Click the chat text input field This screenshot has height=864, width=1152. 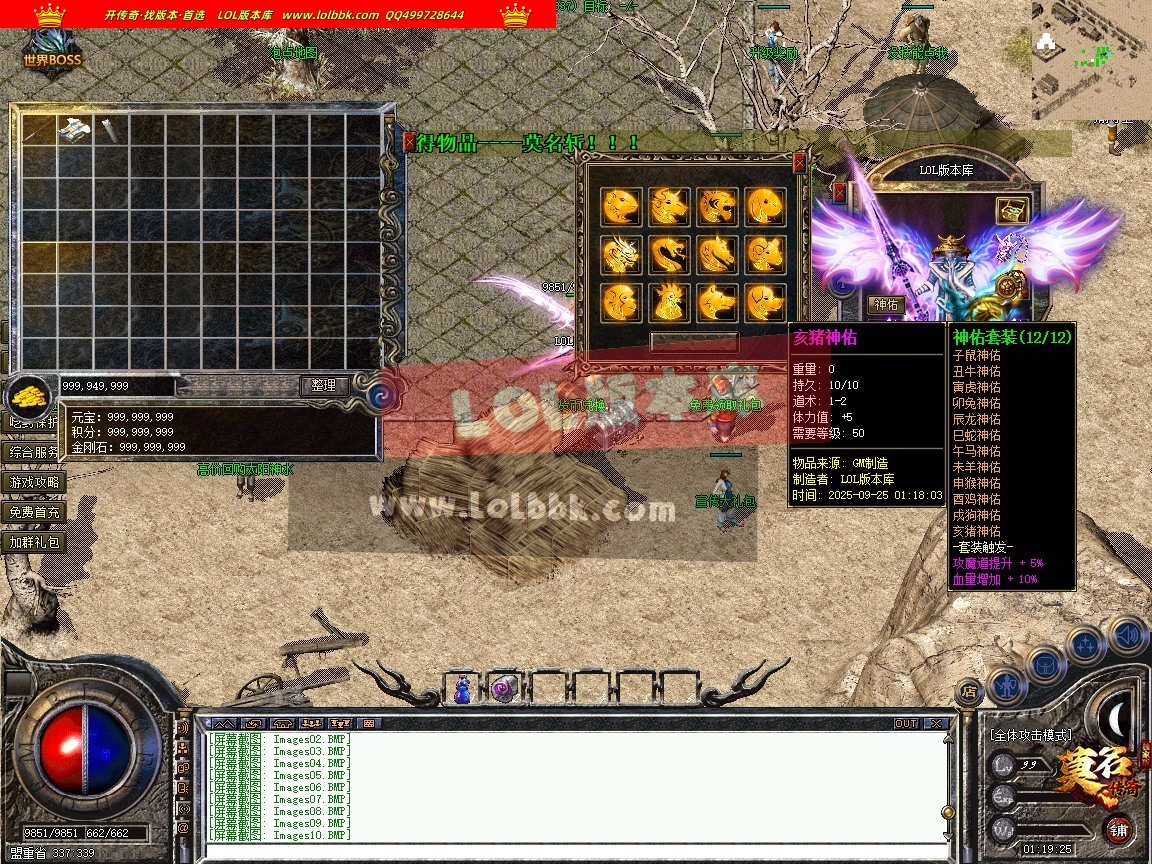click(570, 852)
